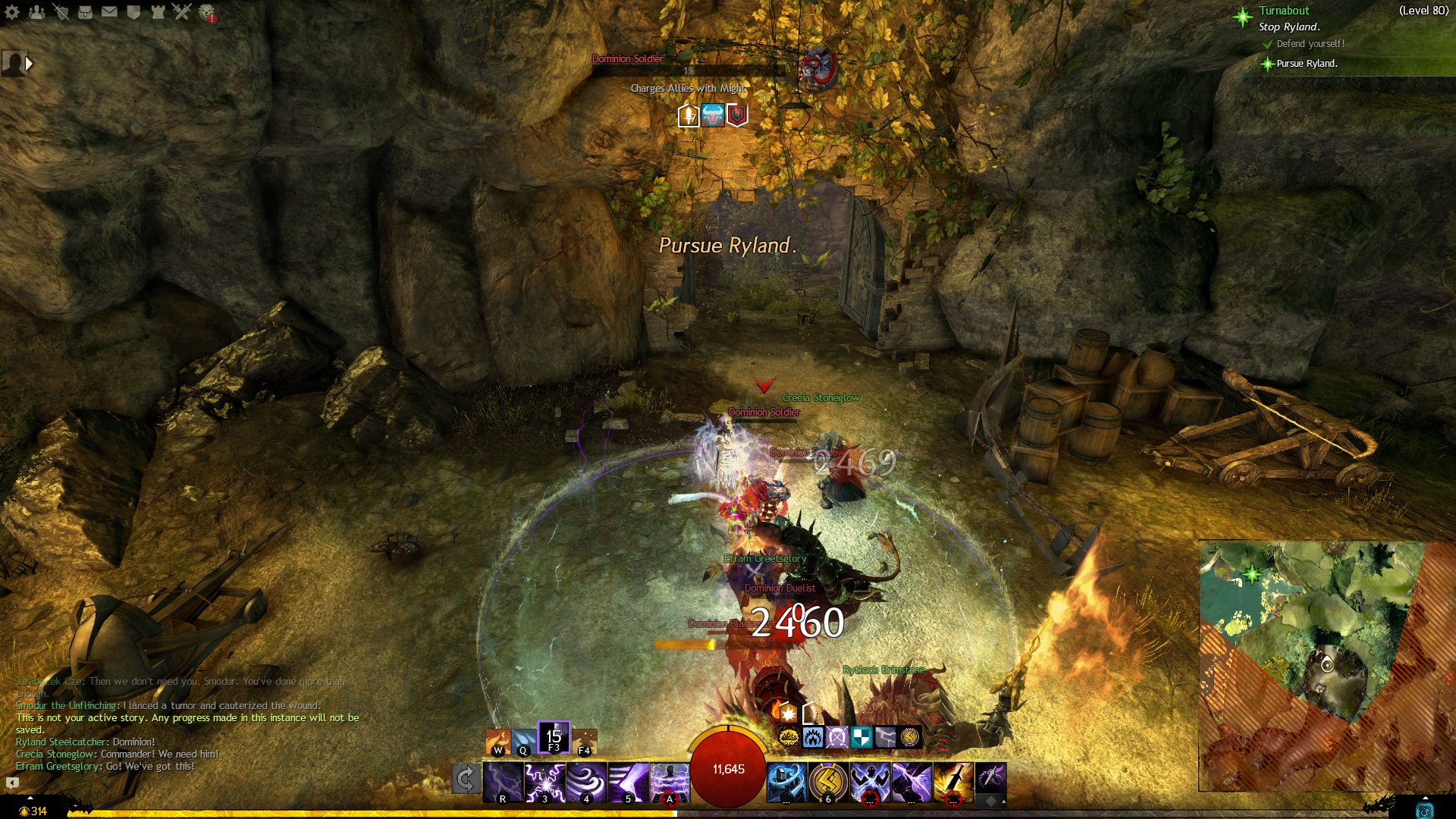Viewport: 1456px width, 819px height.
Task: Activate weapon skill 3 purple lightning burst
Action: coord(545,782)
